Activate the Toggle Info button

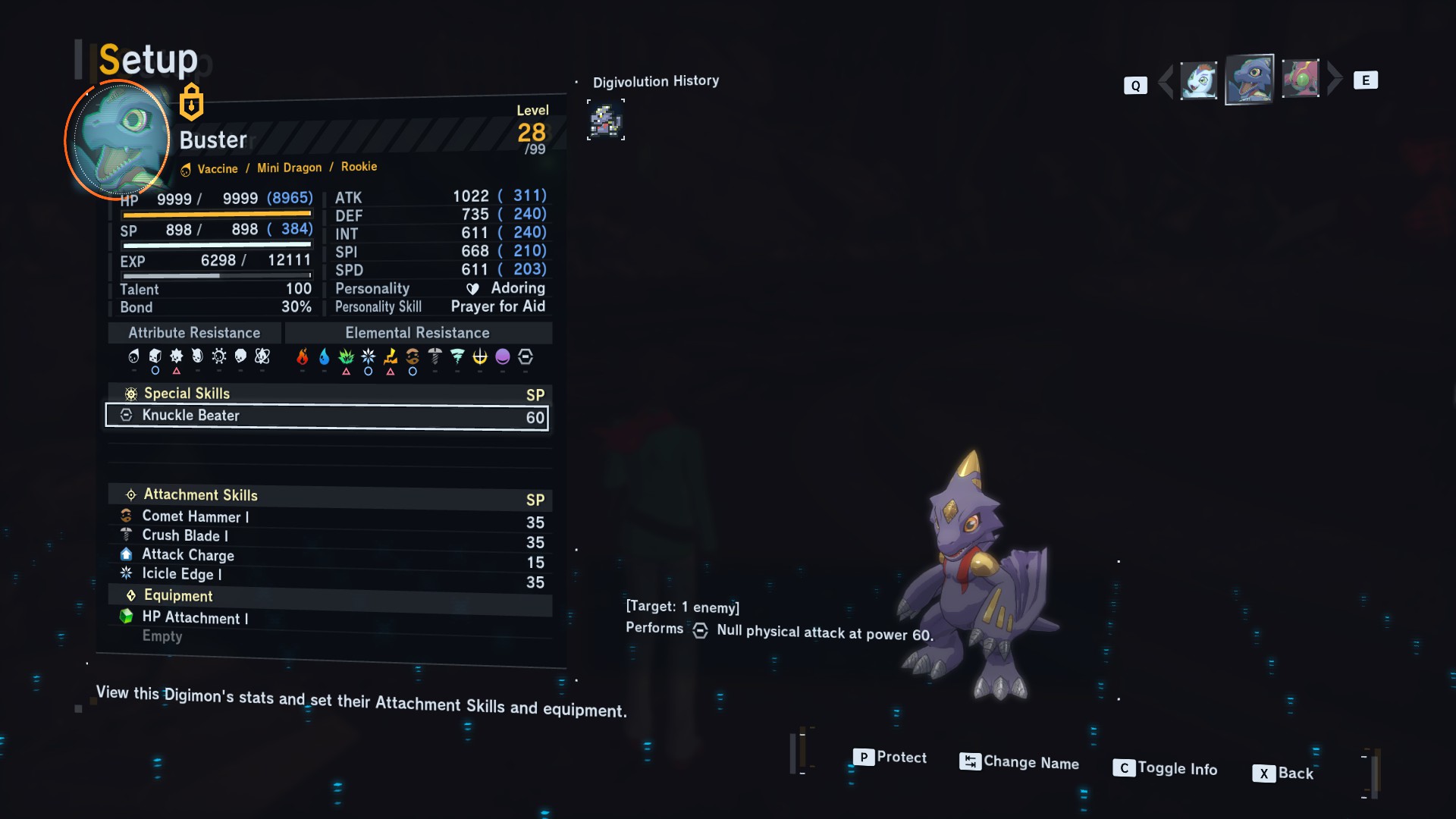coord(1166,768)
